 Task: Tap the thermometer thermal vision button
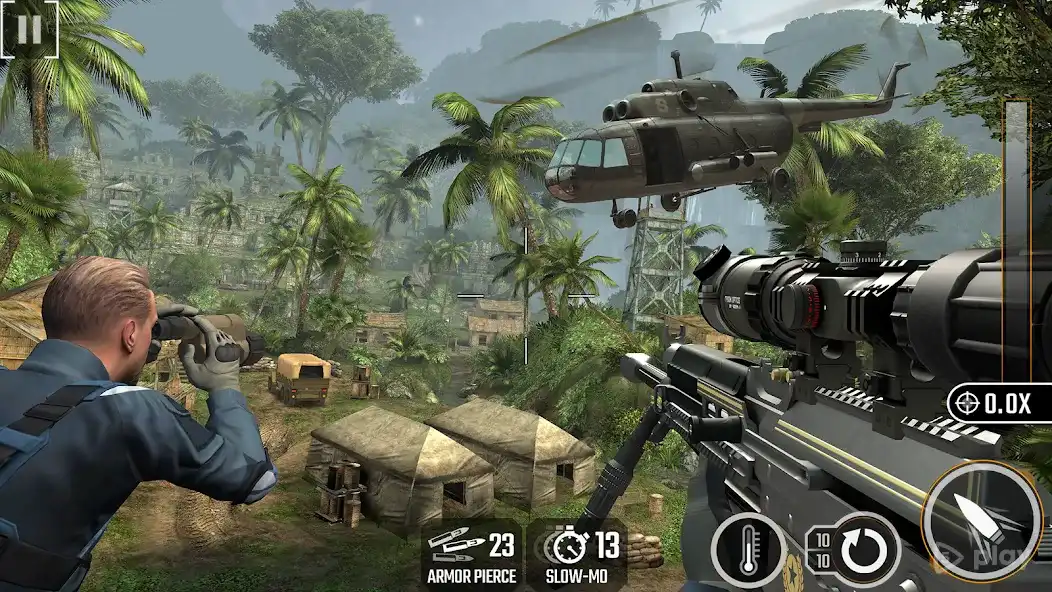pyautogui.click(x=748, y=550)
